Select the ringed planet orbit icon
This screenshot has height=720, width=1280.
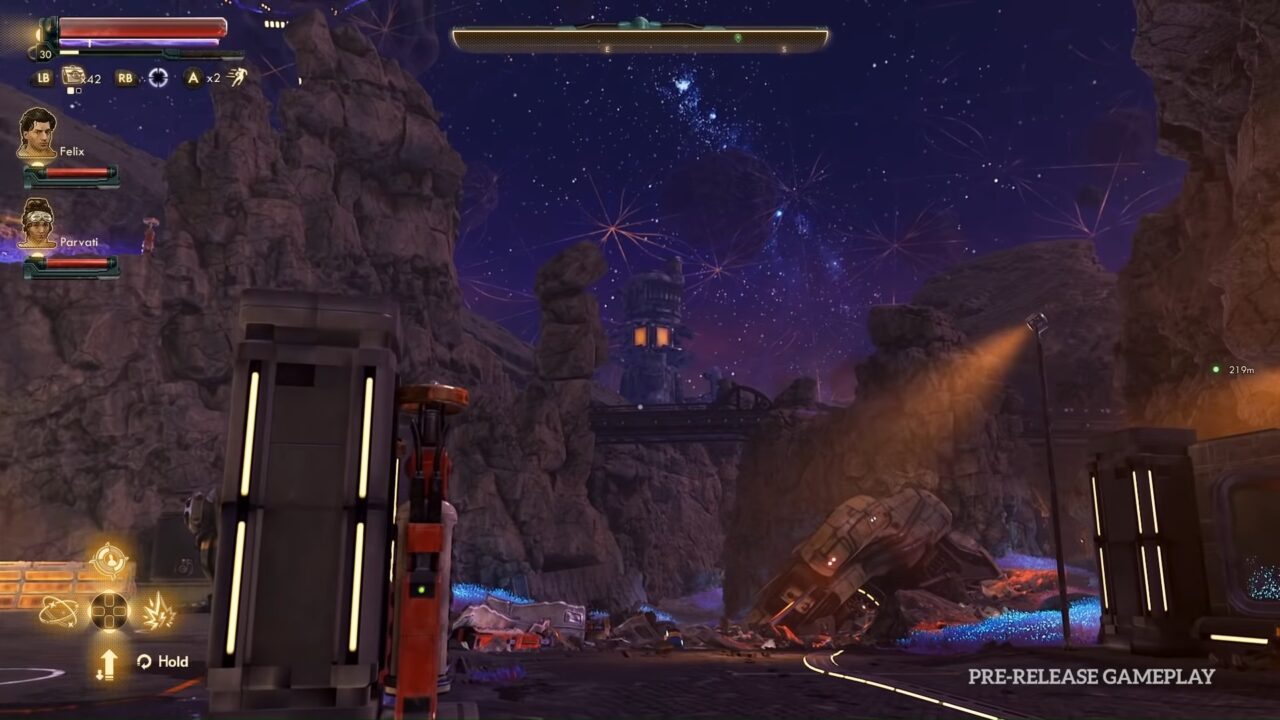(58, 611)
